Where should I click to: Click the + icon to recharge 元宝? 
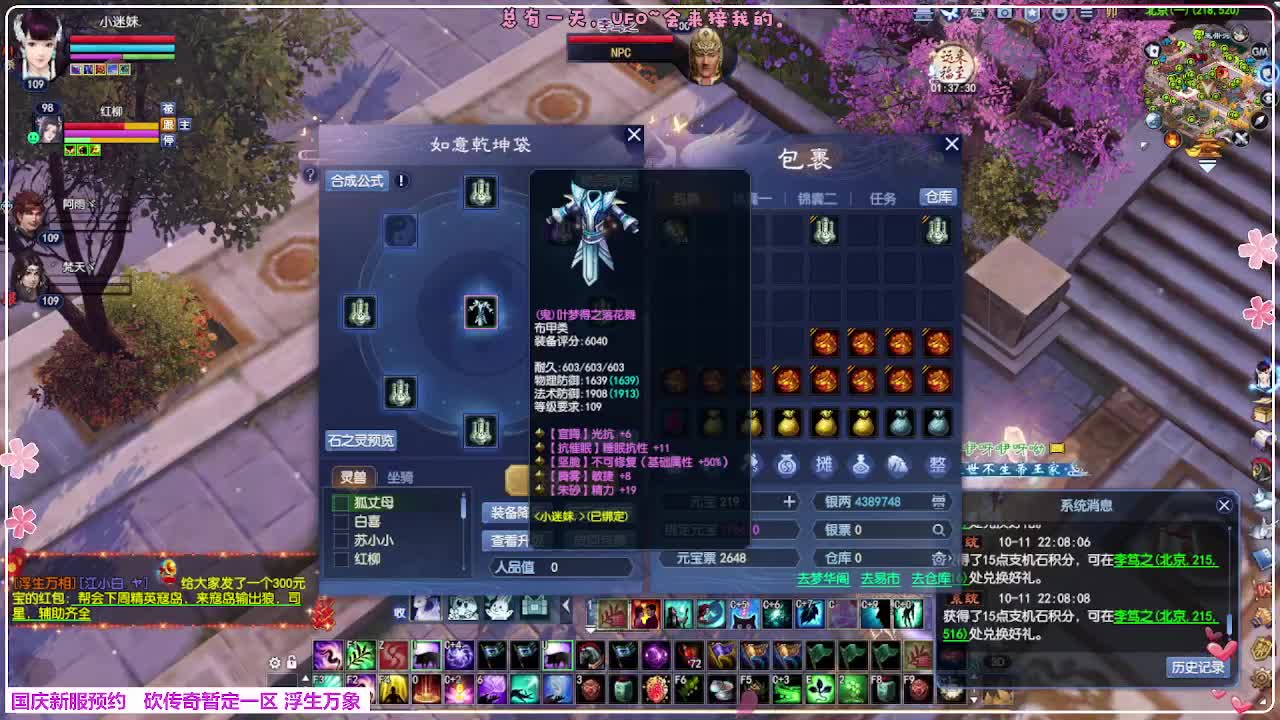pos(789,502)
